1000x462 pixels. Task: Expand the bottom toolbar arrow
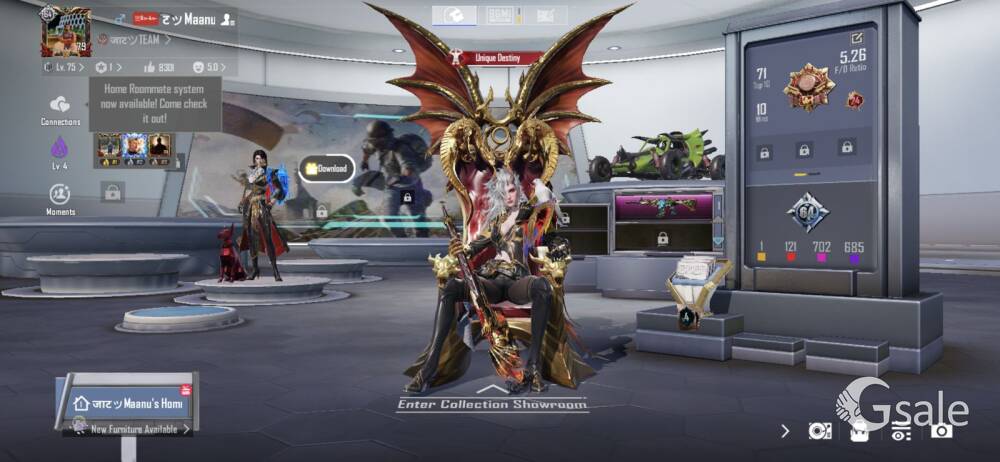click(786, 431)
